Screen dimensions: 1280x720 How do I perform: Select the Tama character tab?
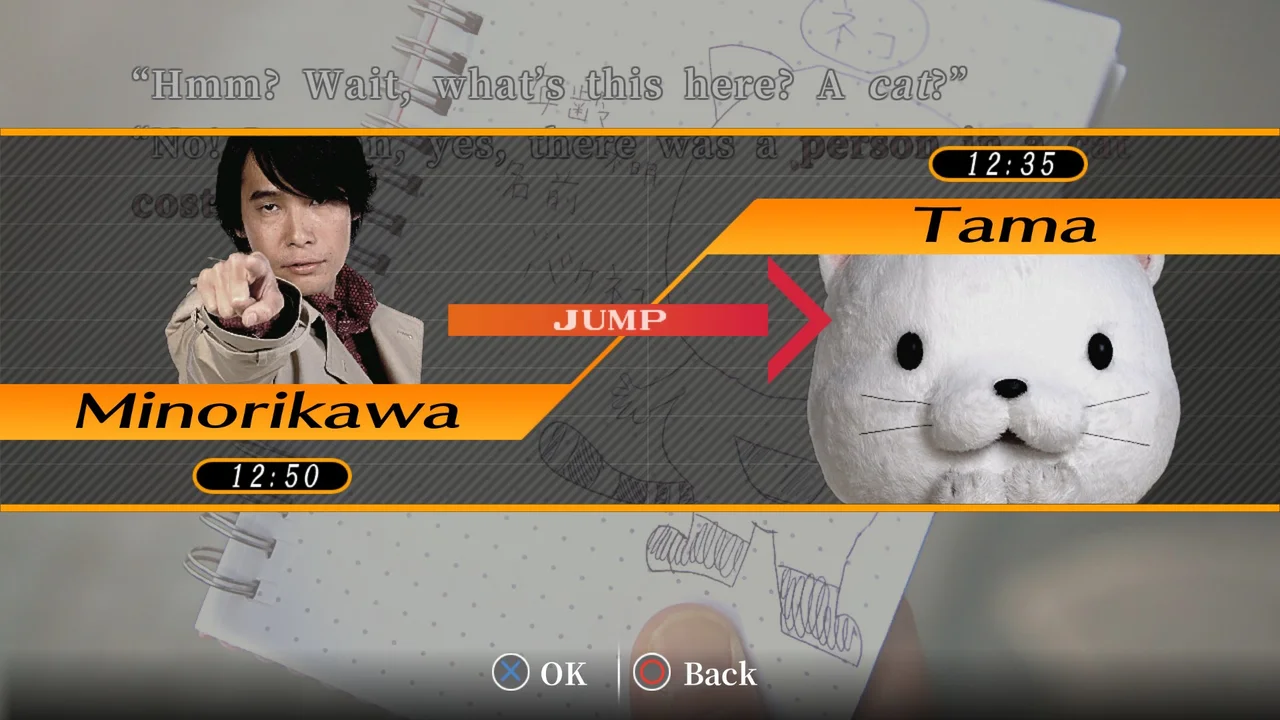click(1005, 226)
